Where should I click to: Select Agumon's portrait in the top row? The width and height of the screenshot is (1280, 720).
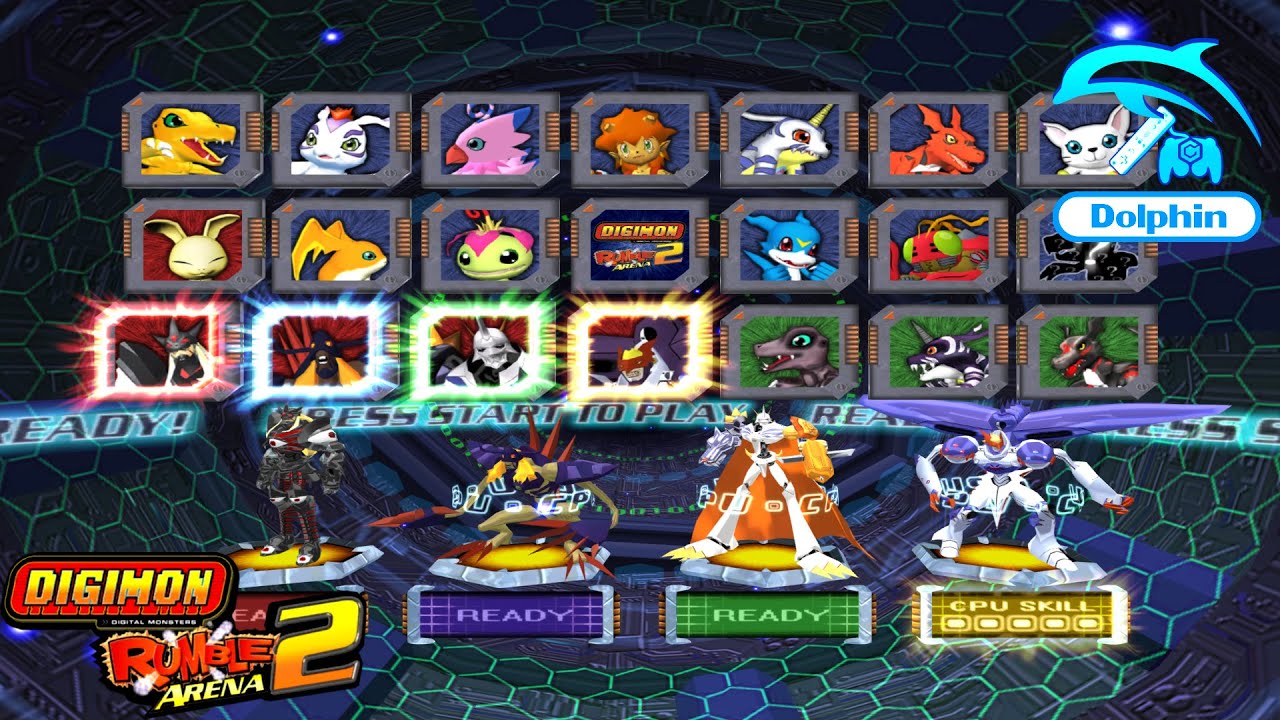(x=189, y=140)
